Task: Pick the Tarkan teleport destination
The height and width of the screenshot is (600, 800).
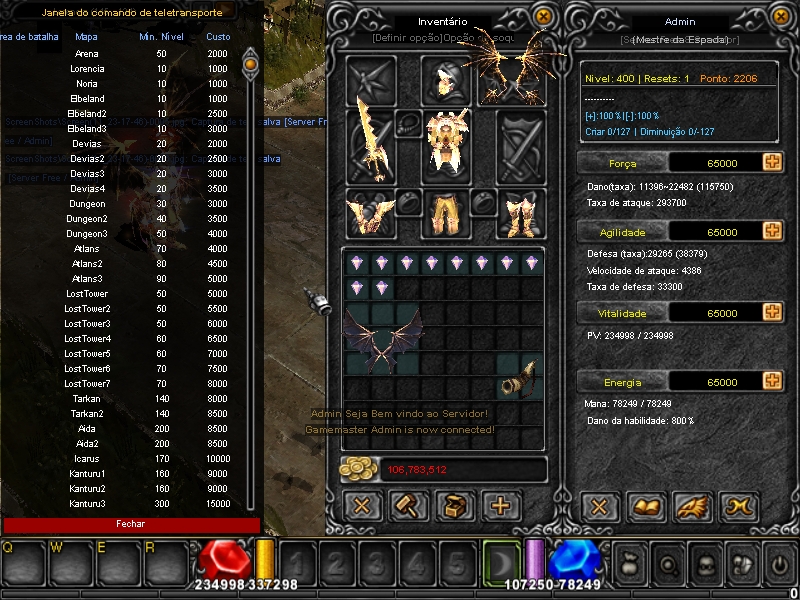Action: [87, 399]
